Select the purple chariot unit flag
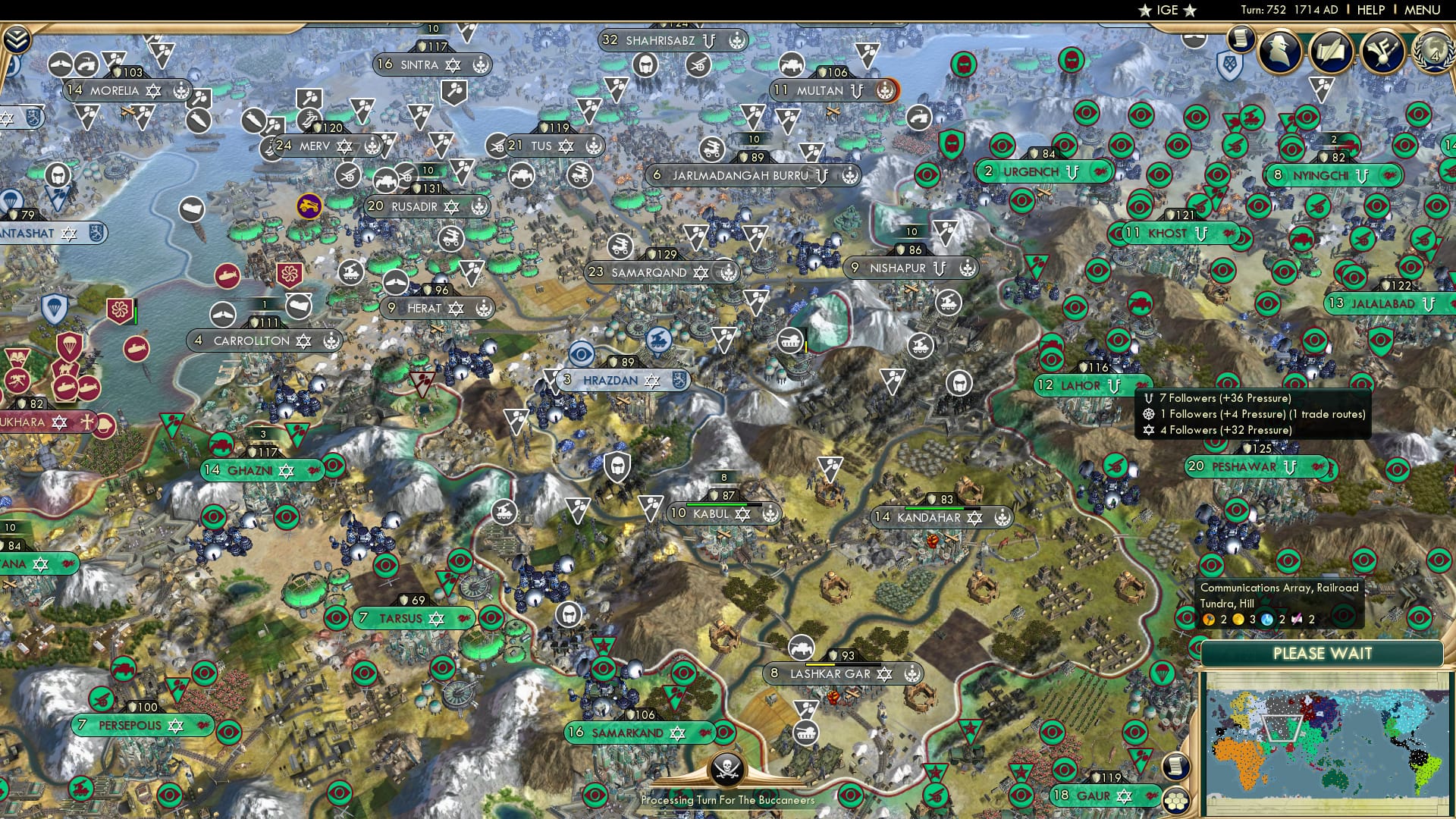Screen dimensions: 1456x819 pos(309,205)
